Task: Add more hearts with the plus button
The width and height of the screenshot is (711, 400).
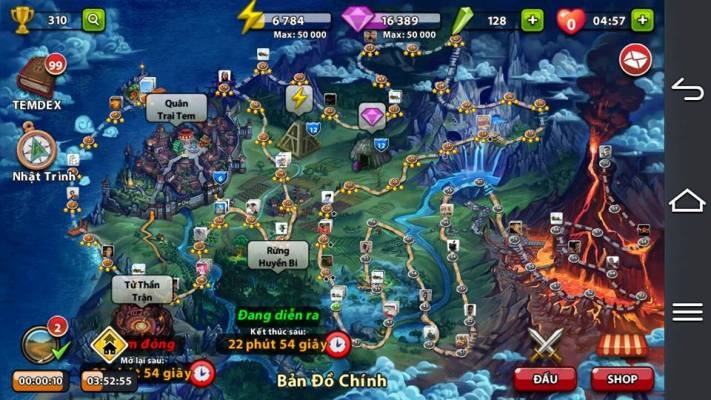Action: click(x=641, y=20)
